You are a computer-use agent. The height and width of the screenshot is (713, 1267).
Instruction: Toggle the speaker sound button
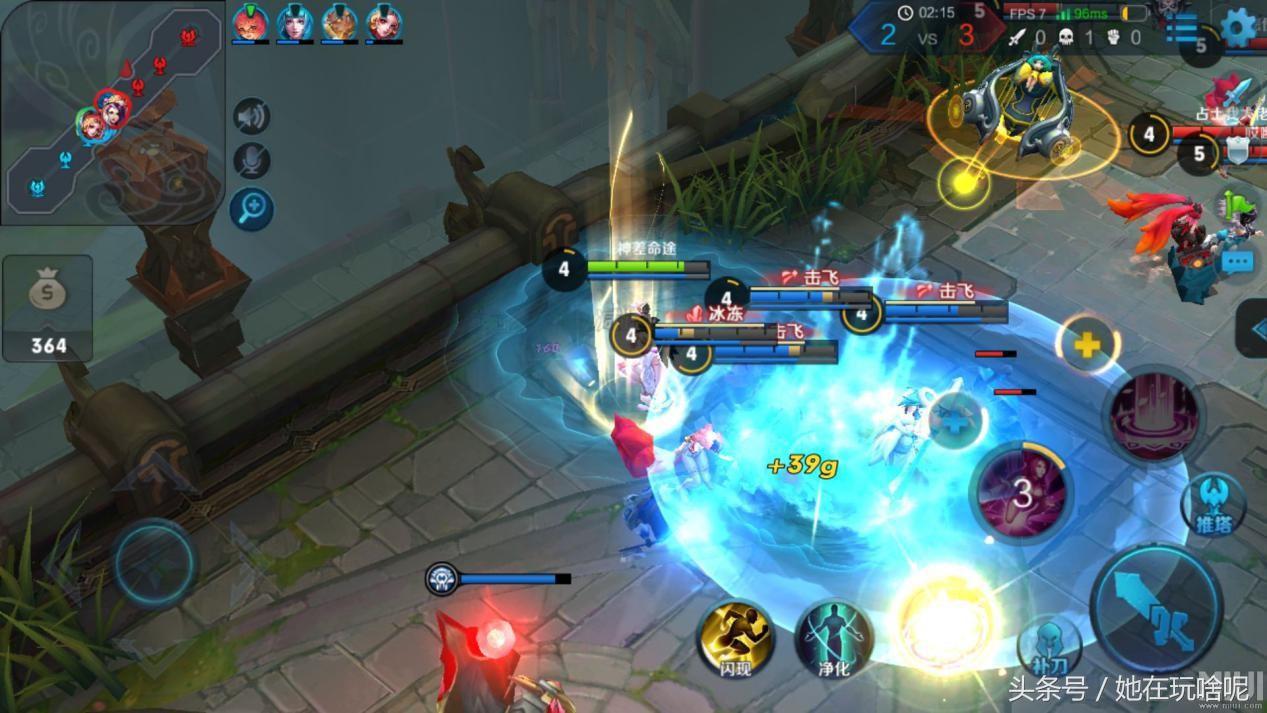(252, 116)
